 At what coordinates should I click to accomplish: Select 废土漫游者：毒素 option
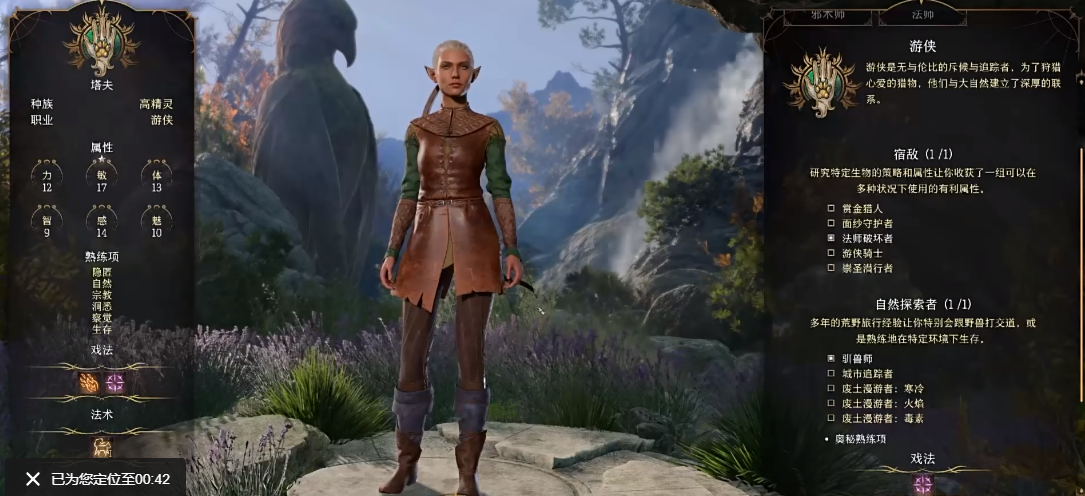(831, 418)
